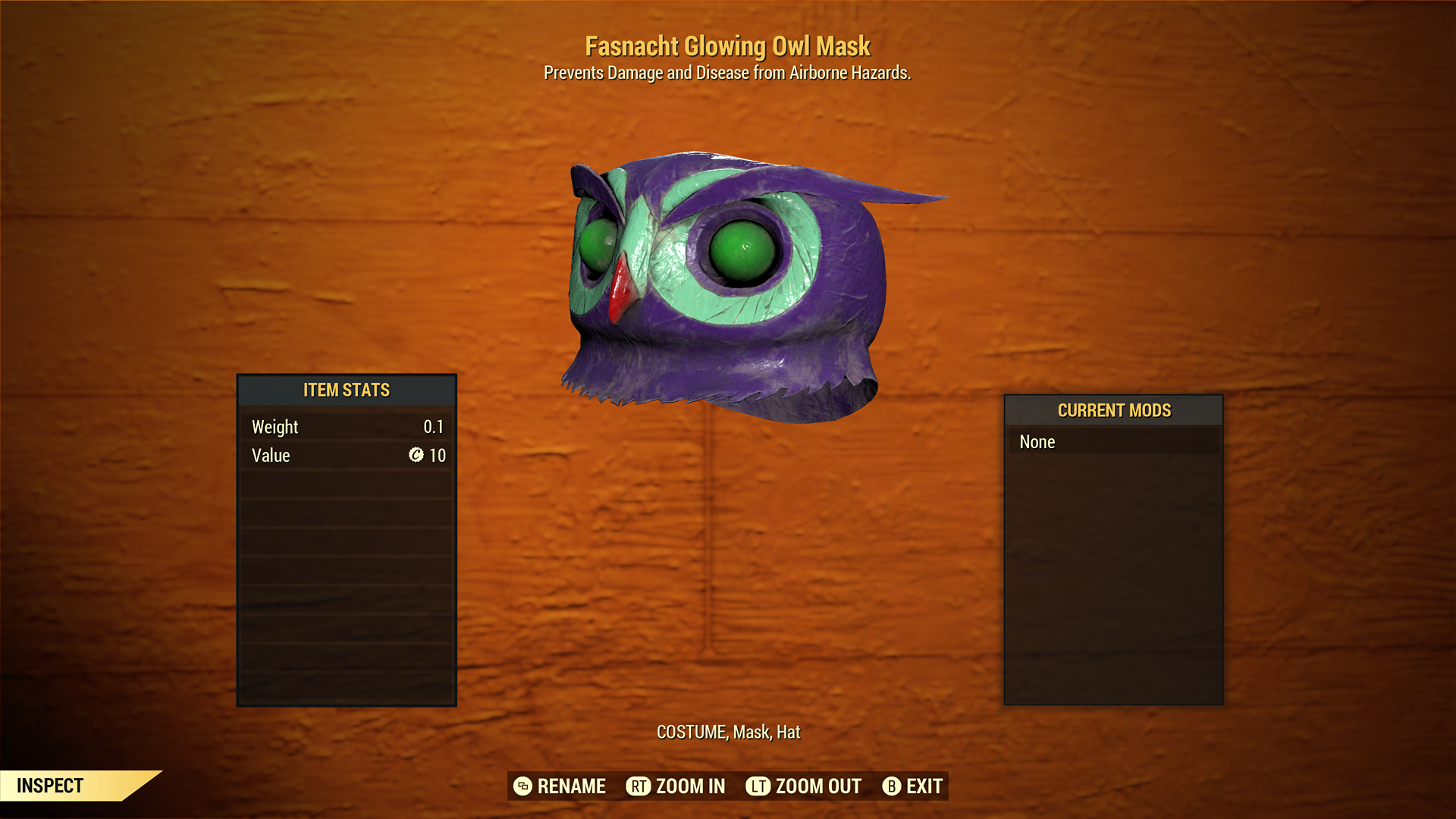This screenshot has width=1456, height=819.
Task: Expand the empty row below Value
Action: pyautogui.click(x=346, y=485)
